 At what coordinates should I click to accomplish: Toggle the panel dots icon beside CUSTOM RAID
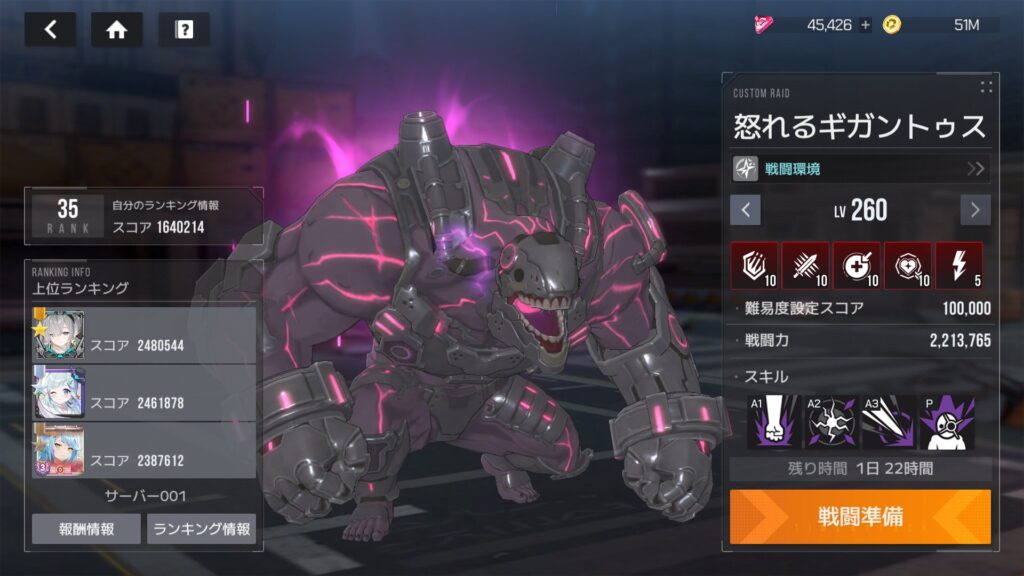point(986,87)
